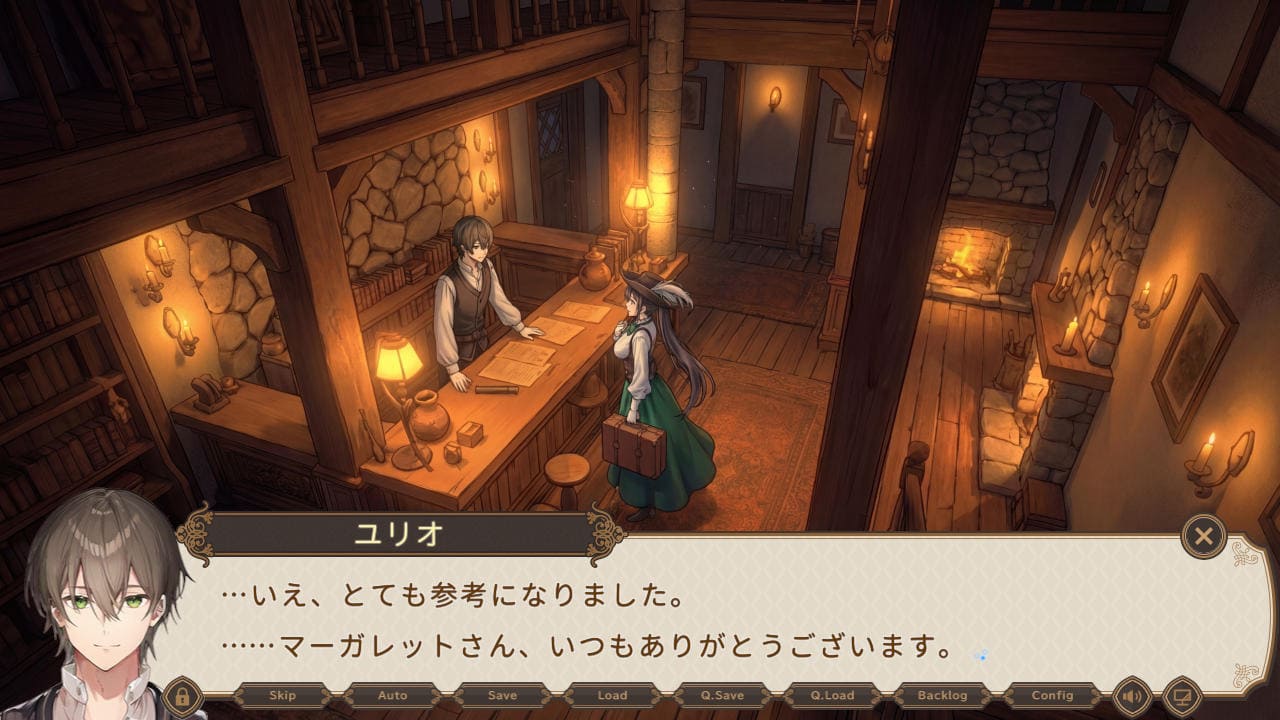
Task: Advance the dialogue by clicking the text box
Action: click(700, 620)
